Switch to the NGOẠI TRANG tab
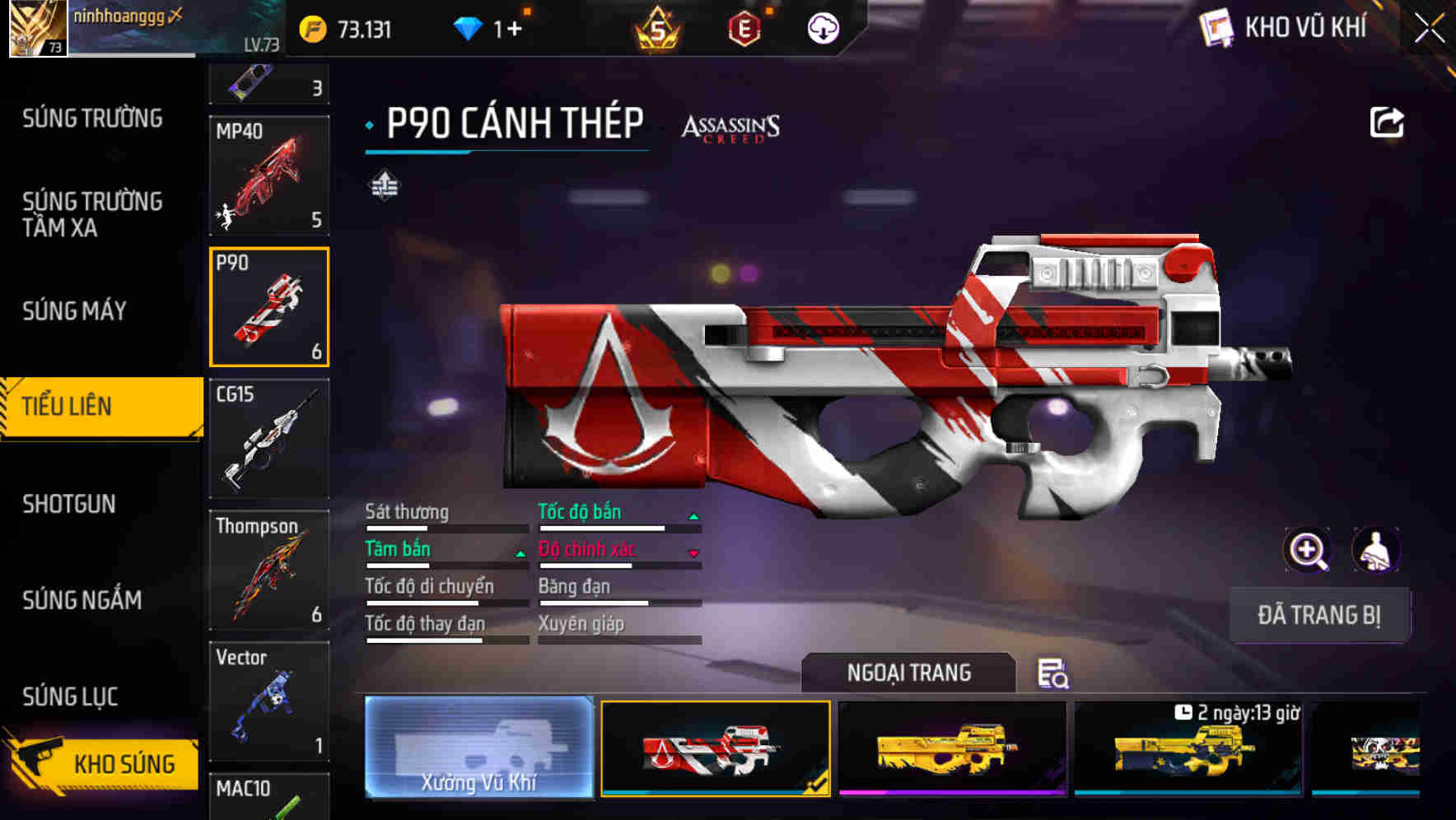 click(908, 672)
